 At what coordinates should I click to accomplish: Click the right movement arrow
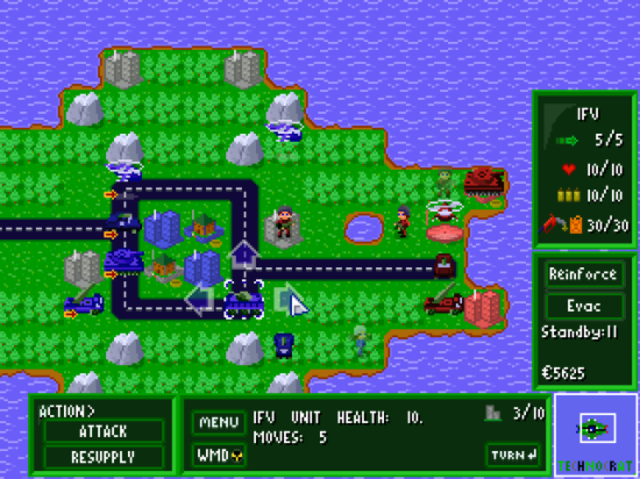pos(287,298)
